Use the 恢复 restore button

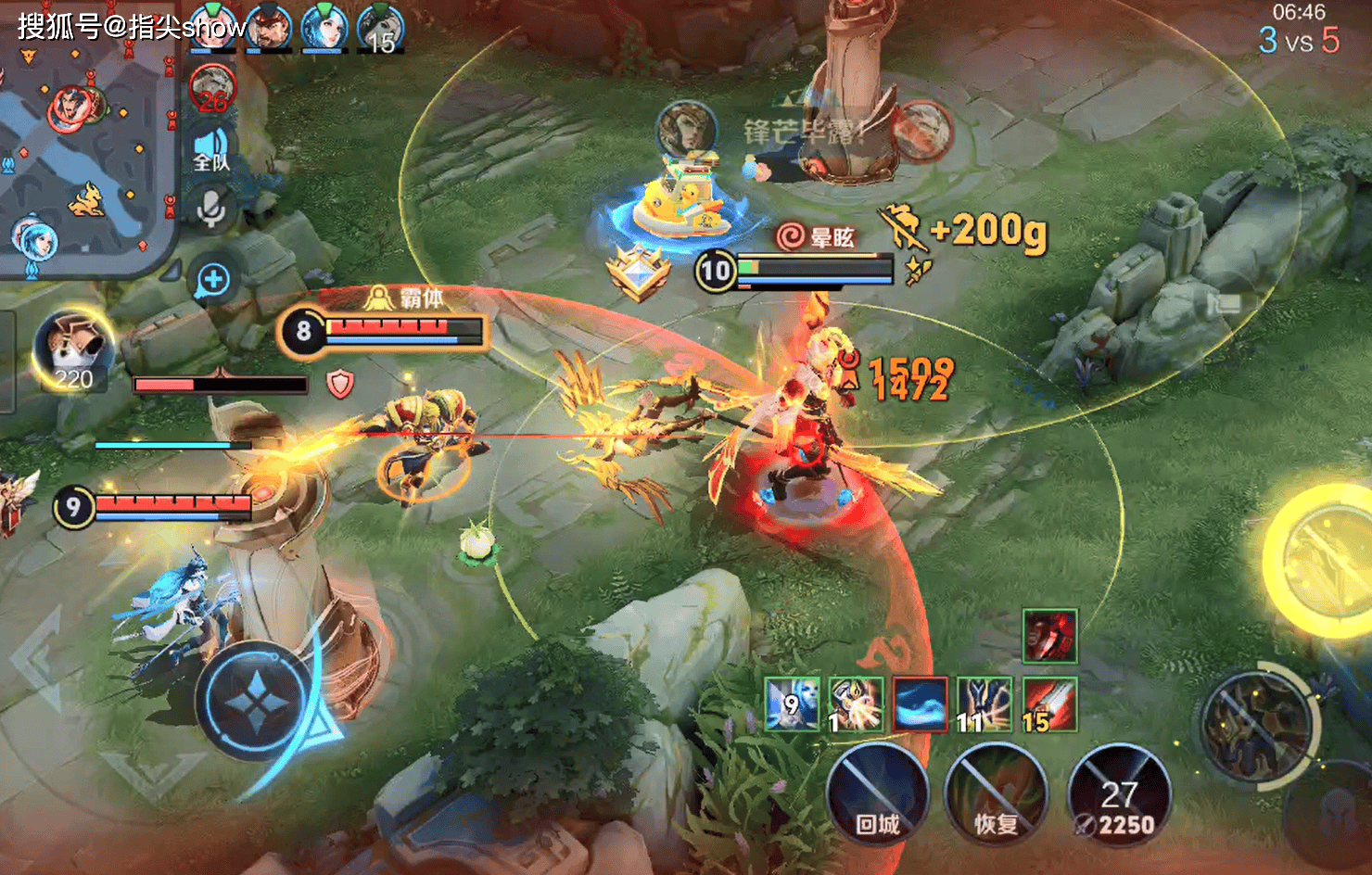tap(997, 795)
